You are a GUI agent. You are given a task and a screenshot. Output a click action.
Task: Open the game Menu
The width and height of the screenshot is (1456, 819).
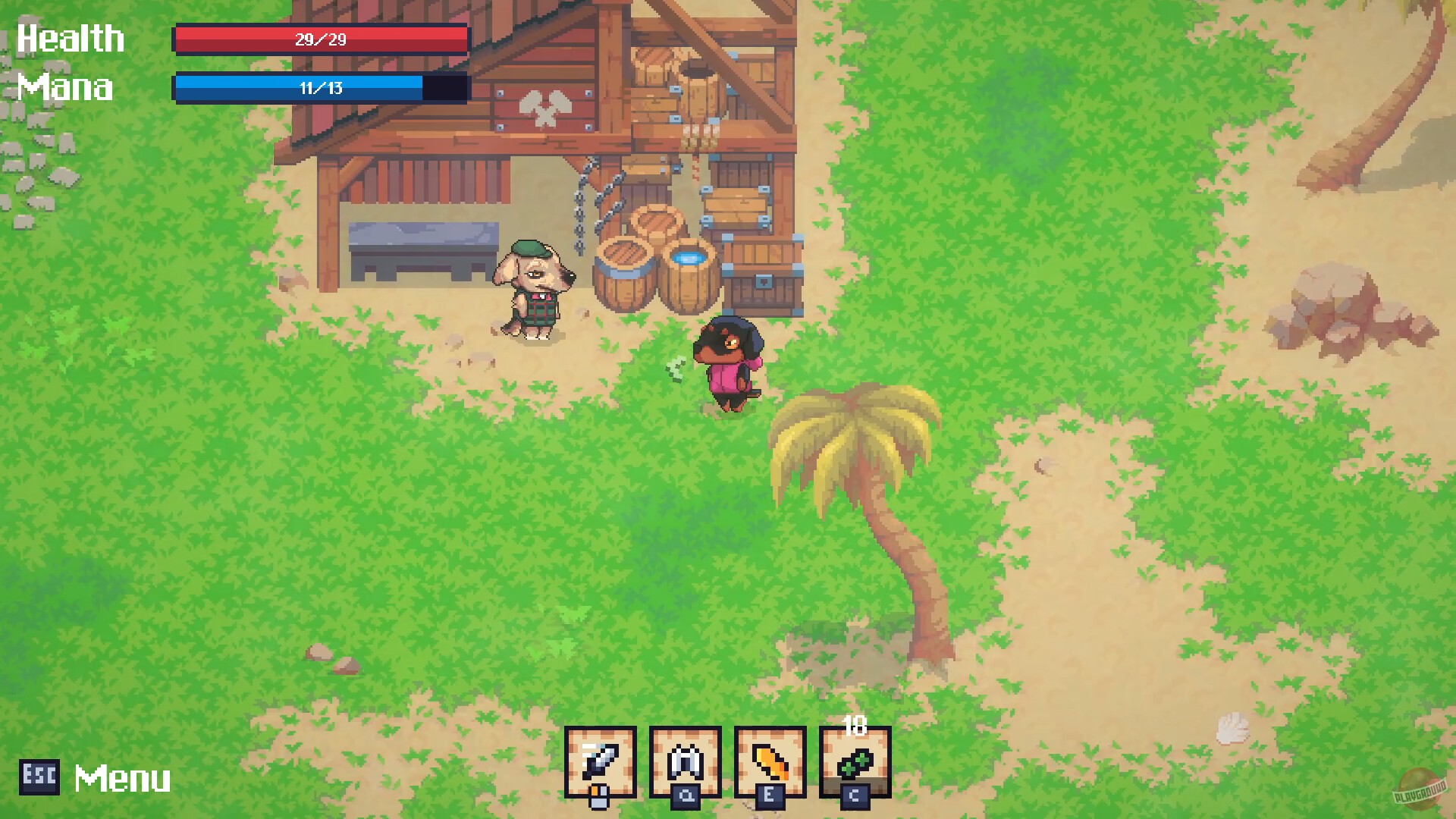tap(121, 777)
